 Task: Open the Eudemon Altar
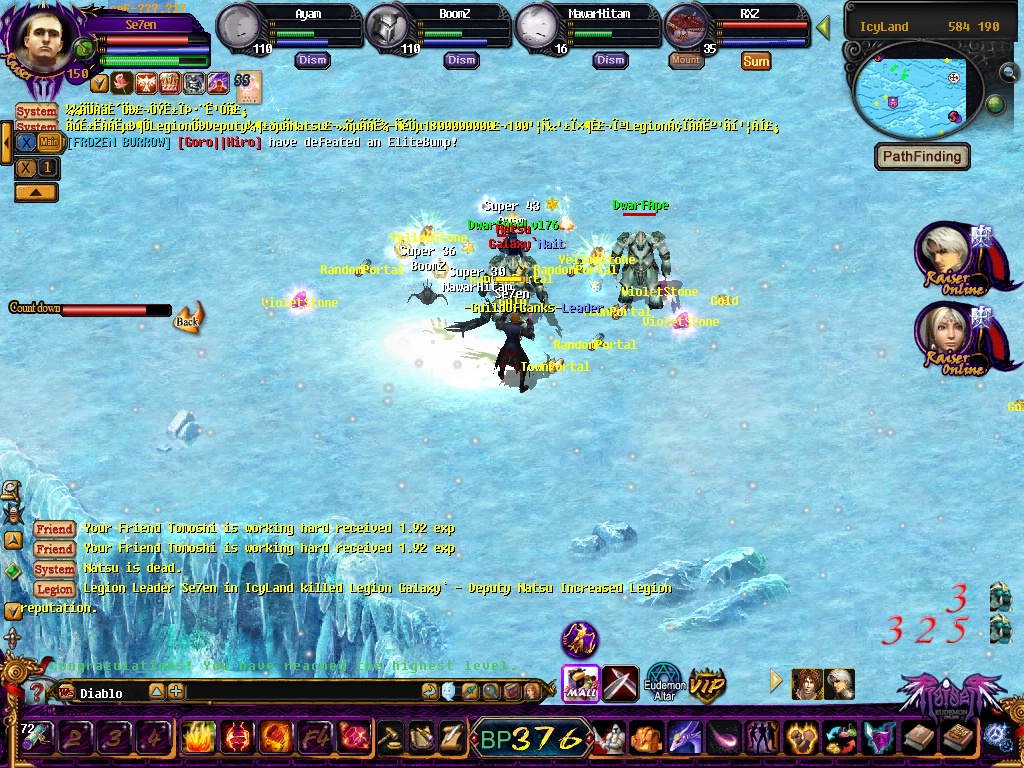tap(664, 682)
